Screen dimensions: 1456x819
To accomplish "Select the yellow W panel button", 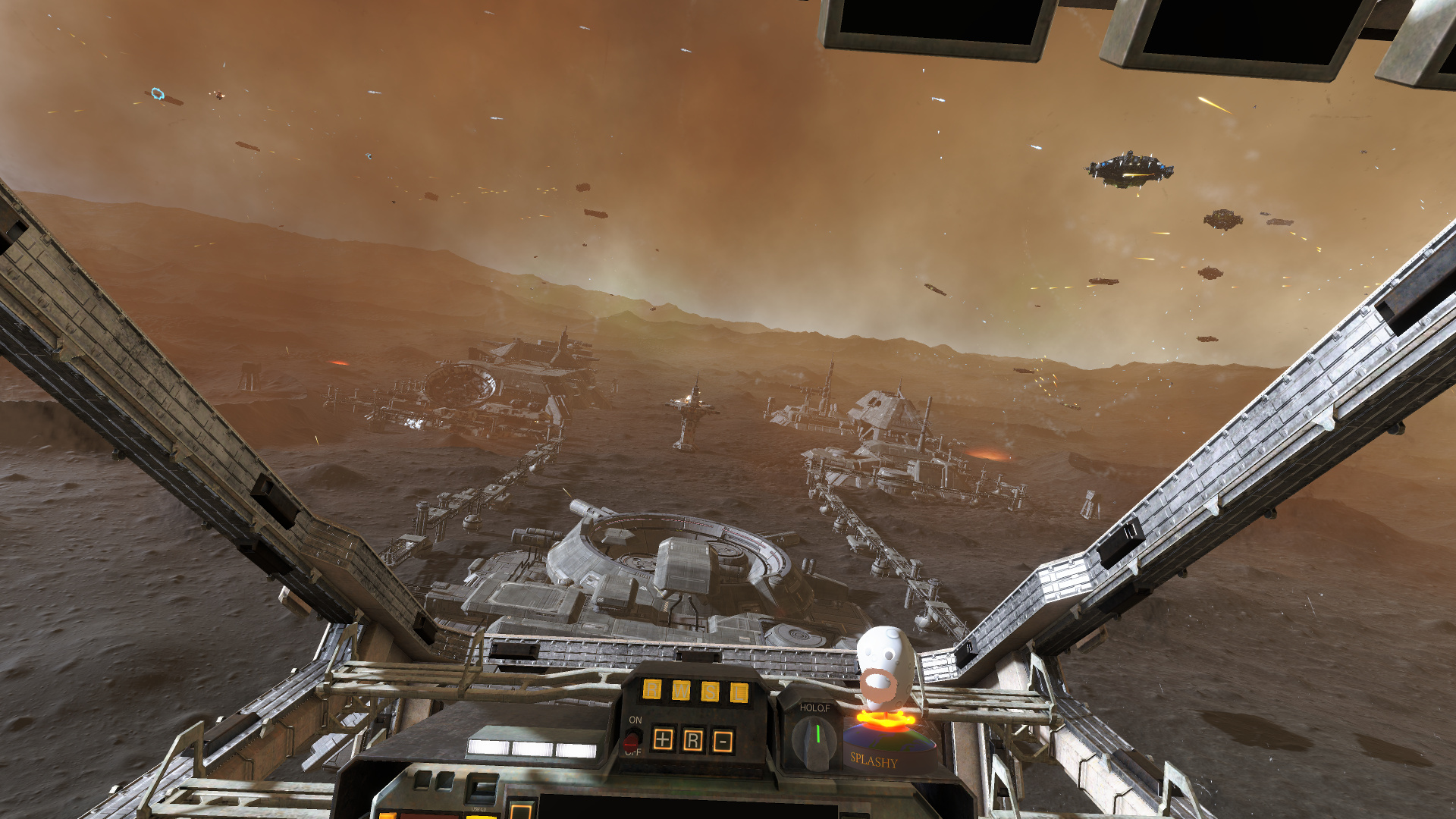I will (681, 690).
